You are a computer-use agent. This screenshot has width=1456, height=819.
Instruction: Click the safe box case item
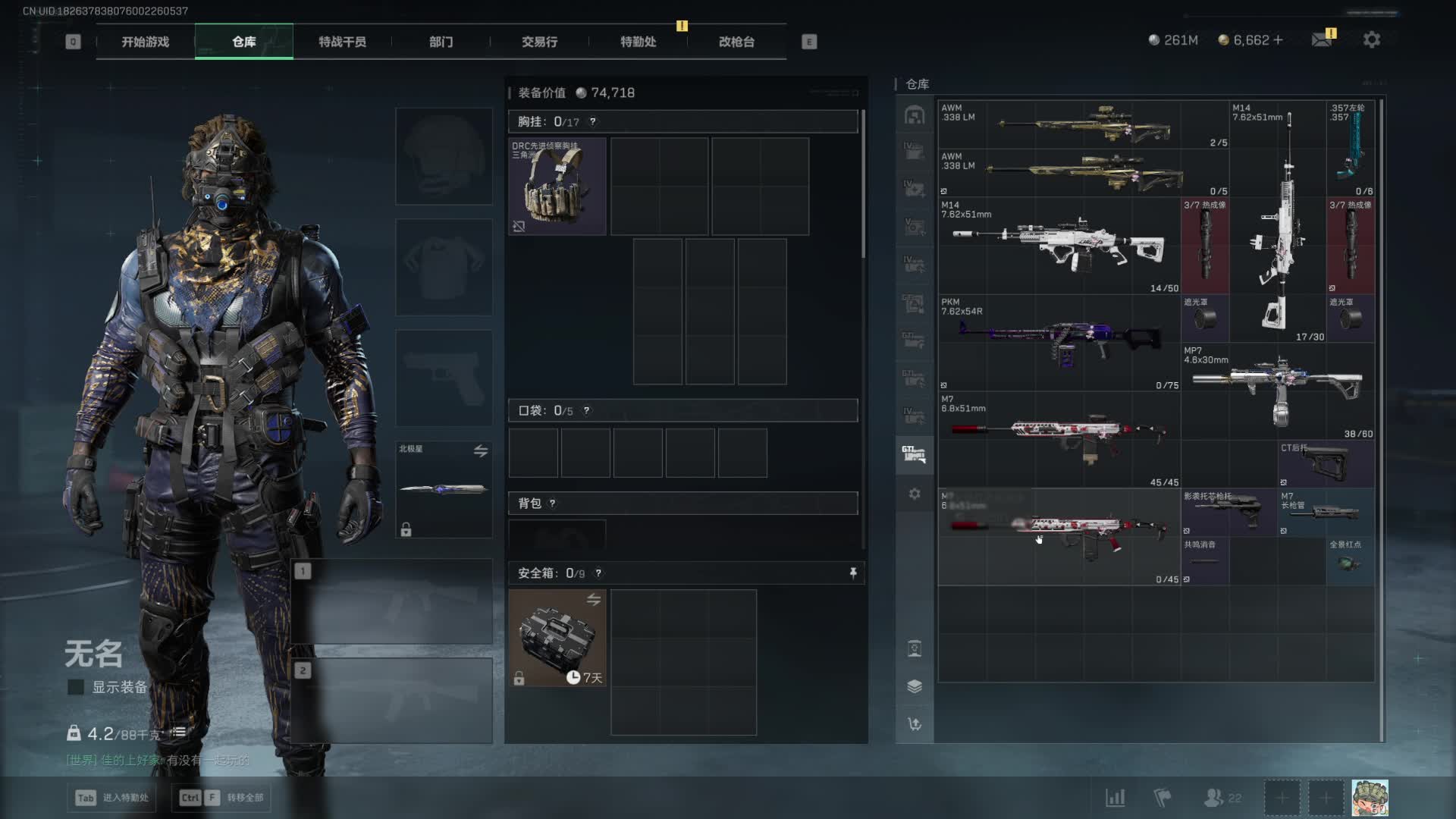point(557,638)
